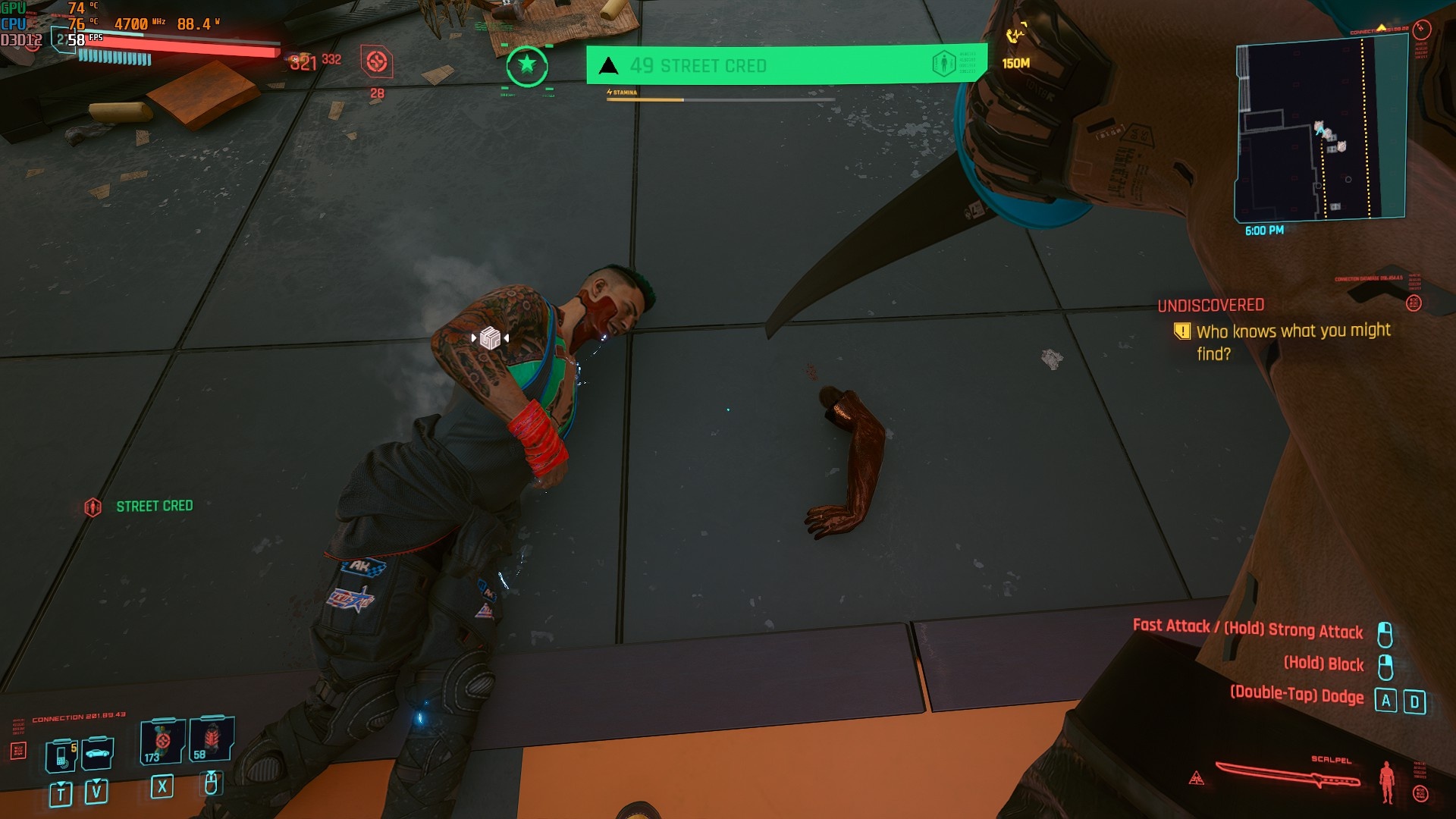Click the loot box marker on the body
The width and height of the screenshot is (1456, 819).
pyautogui.click(x=490, y=337)
